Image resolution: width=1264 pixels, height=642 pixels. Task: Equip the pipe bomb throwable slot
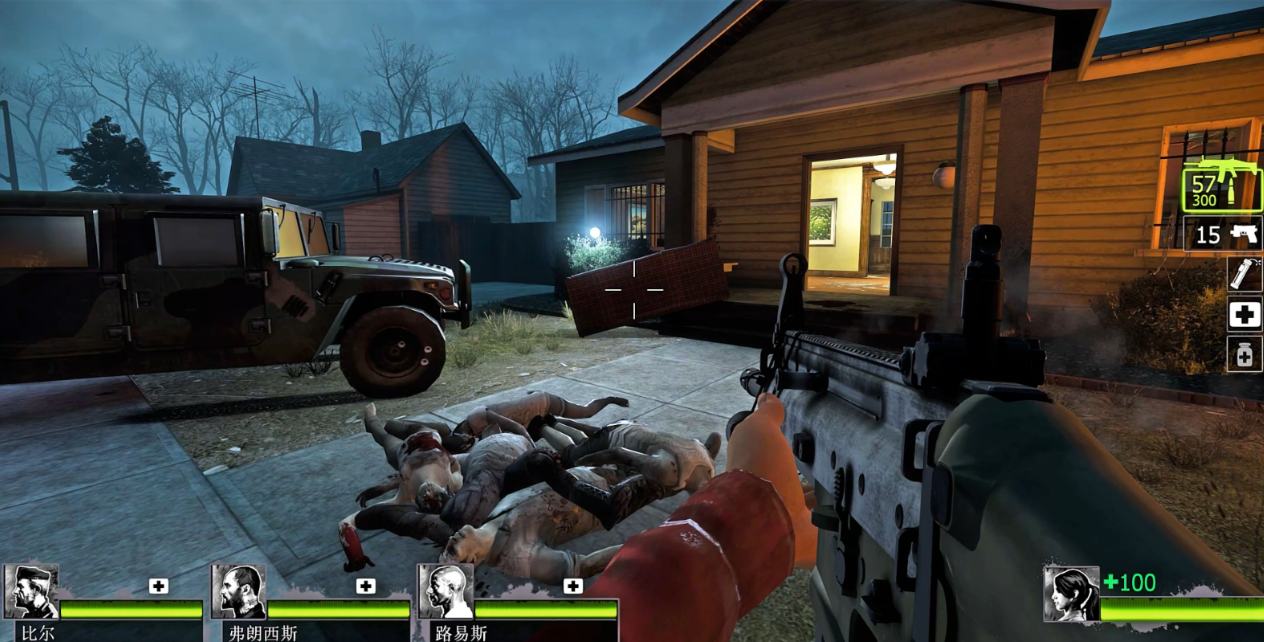click(x=1245, y=274)
